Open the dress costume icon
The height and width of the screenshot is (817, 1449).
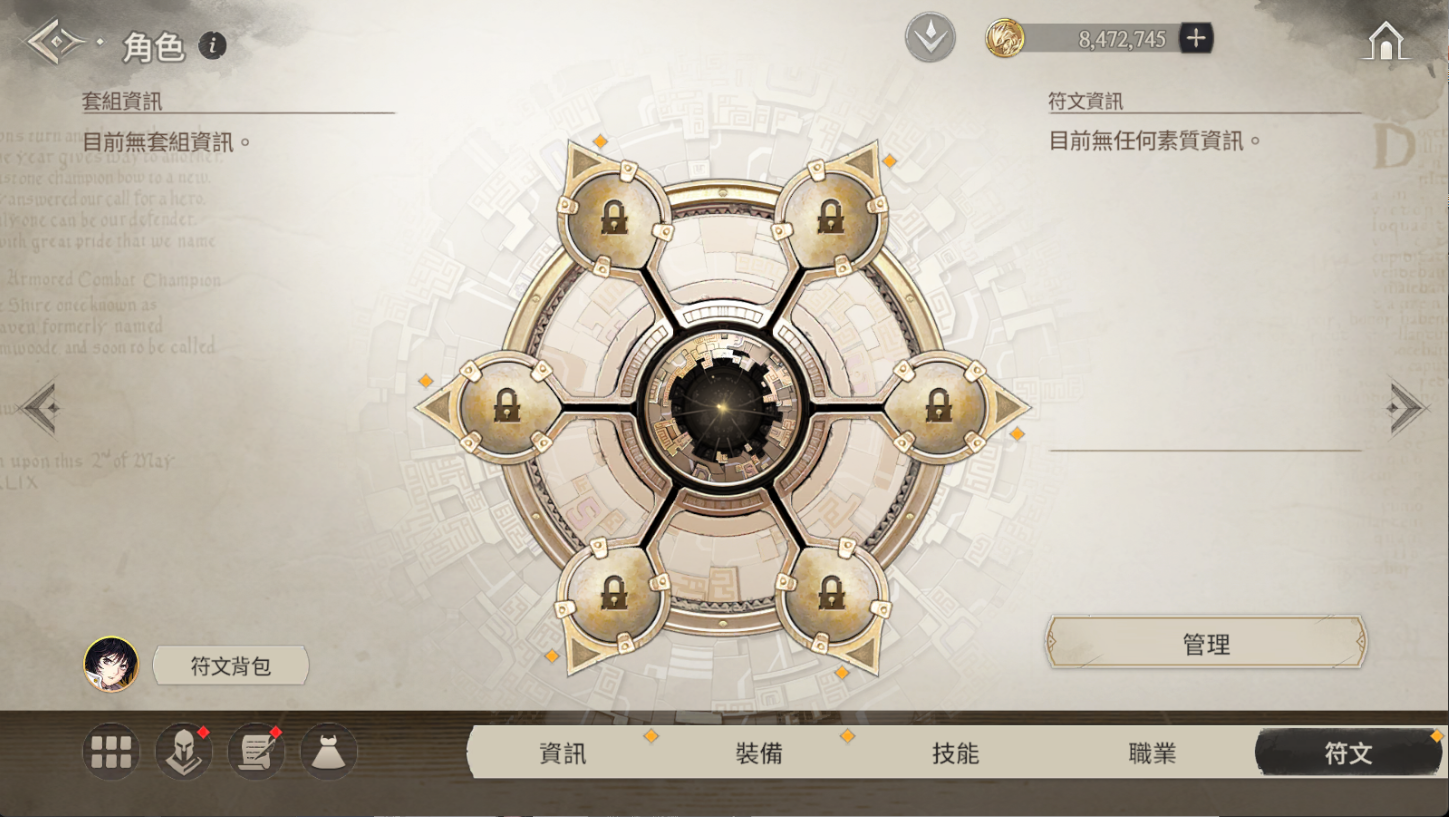[x=329, y=752]
